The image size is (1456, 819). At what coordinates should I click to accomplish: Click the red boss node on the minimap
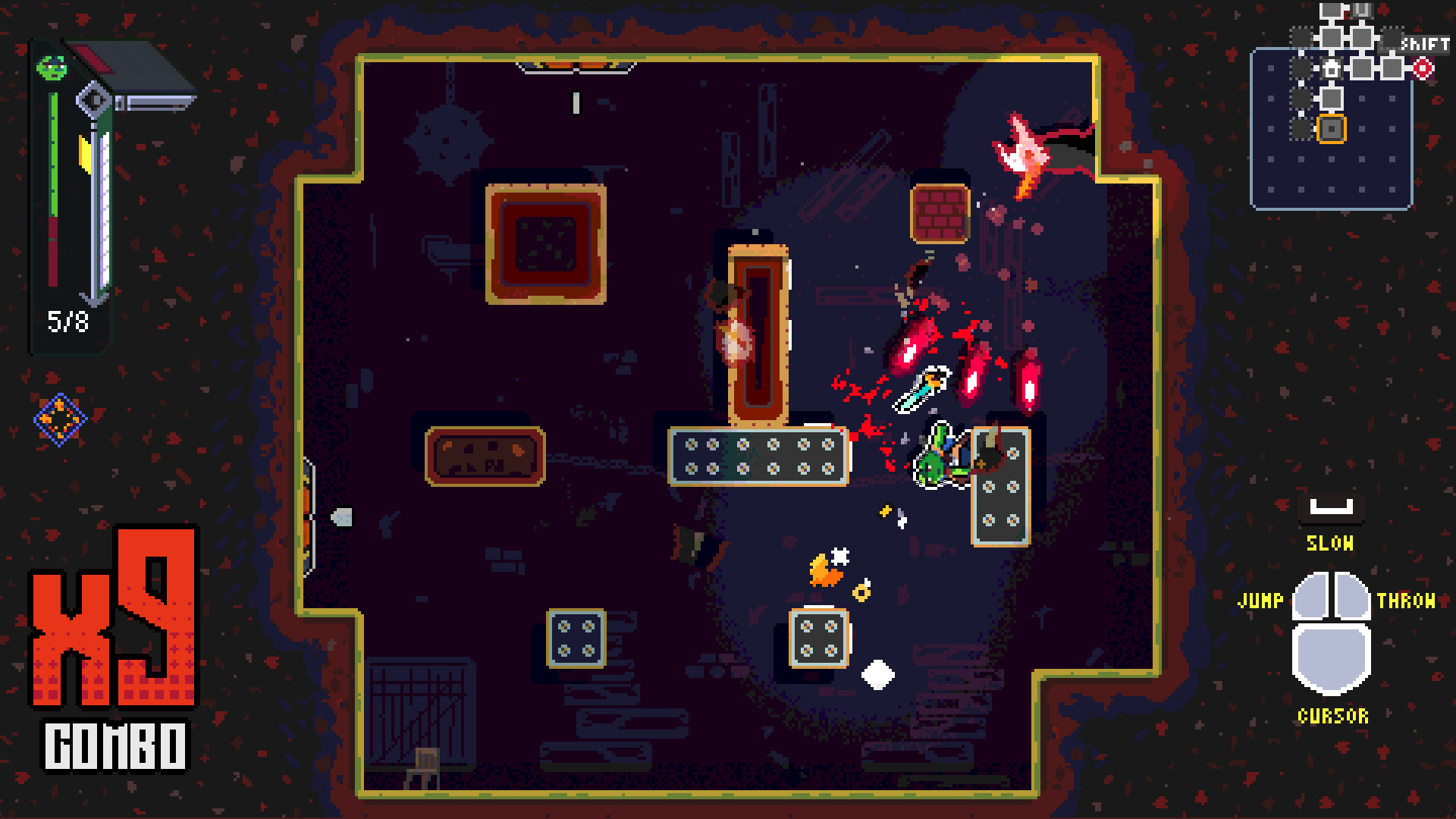tap(1423, 67)
